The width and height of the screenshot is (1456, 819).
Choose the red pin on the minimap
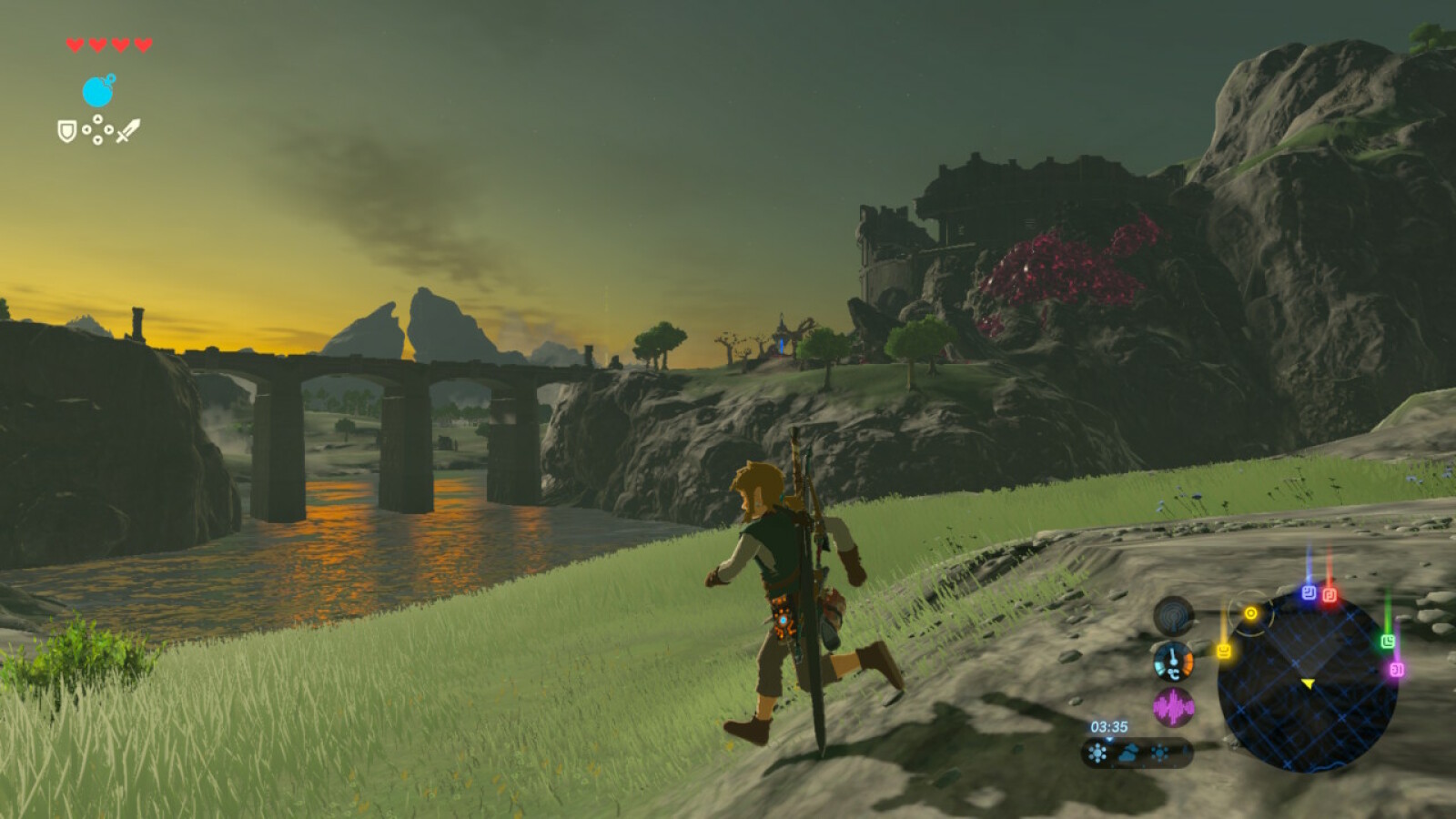pos(1329,595)
